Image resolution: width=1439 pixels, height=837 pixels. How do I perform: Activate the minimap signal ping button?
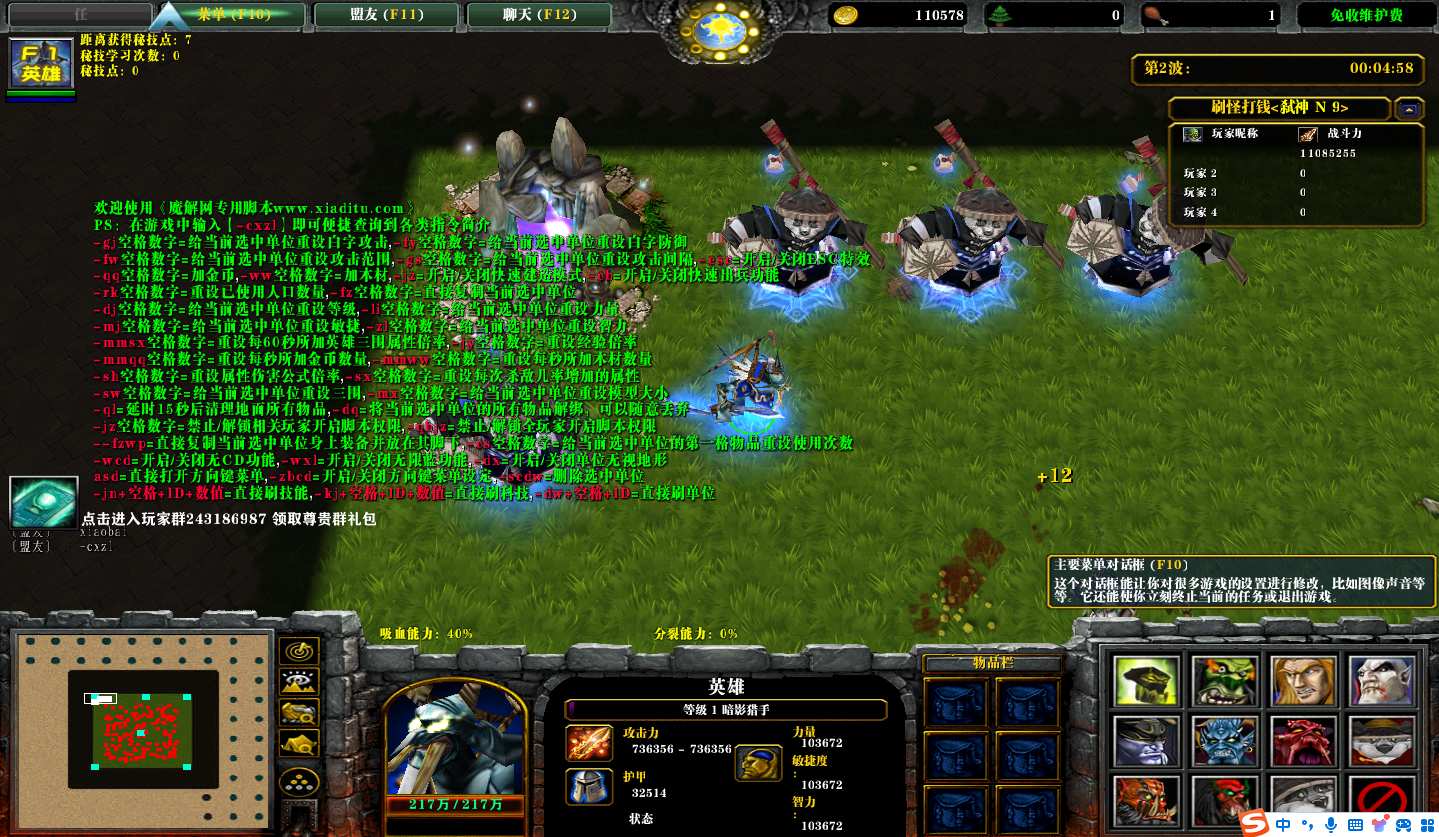pyautogui.click(x=298, y=651)
